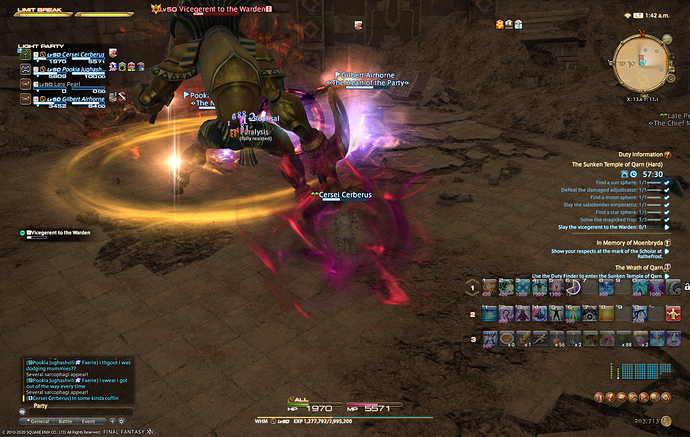Use the red-background golden figure ability
Screen dimensions: 690x437
pyautogui.click(x=676, y=314)
